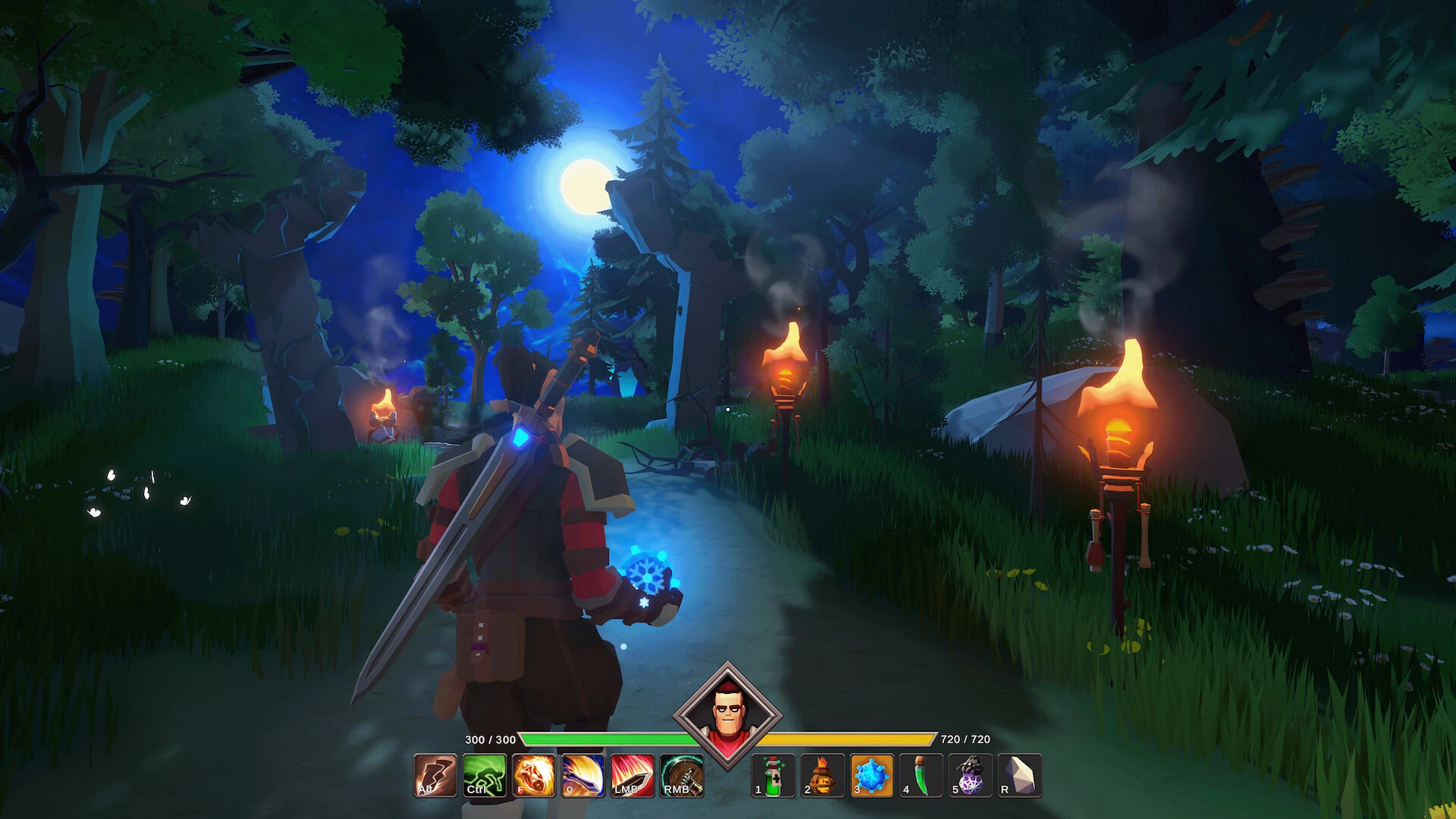1456x819 pixels.
Task: Choose the blue spiked frost orb slot
Action: pos(871,775)
